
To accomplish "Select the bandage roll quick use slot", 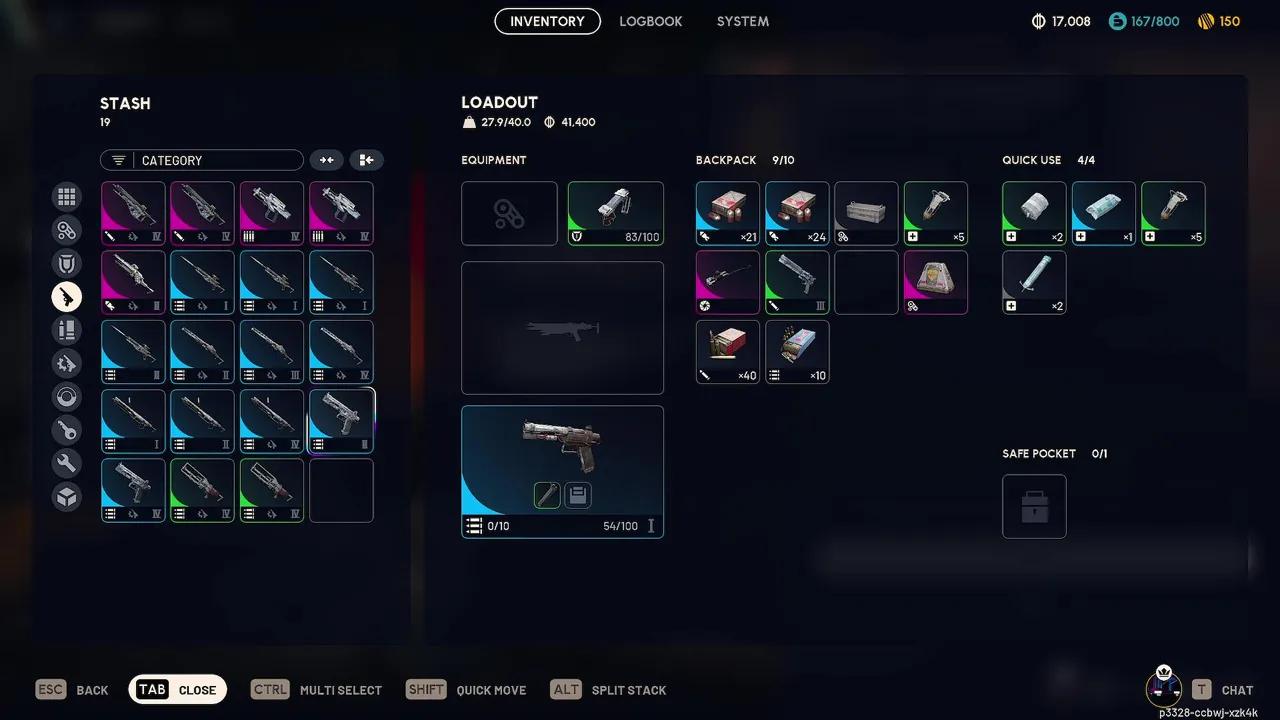I will [1034, 213].
